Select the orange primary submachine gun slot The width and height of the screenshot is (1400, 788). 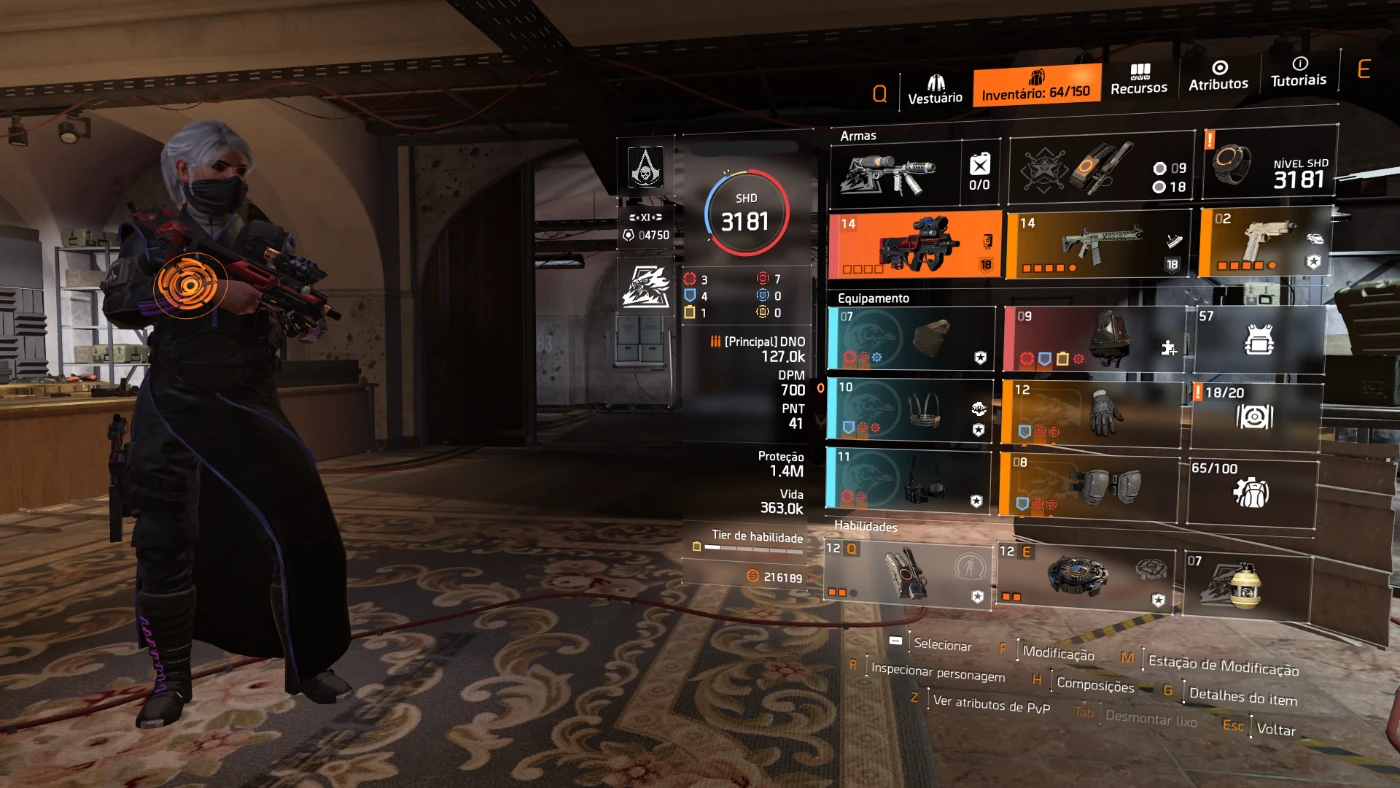coord(914,245)
